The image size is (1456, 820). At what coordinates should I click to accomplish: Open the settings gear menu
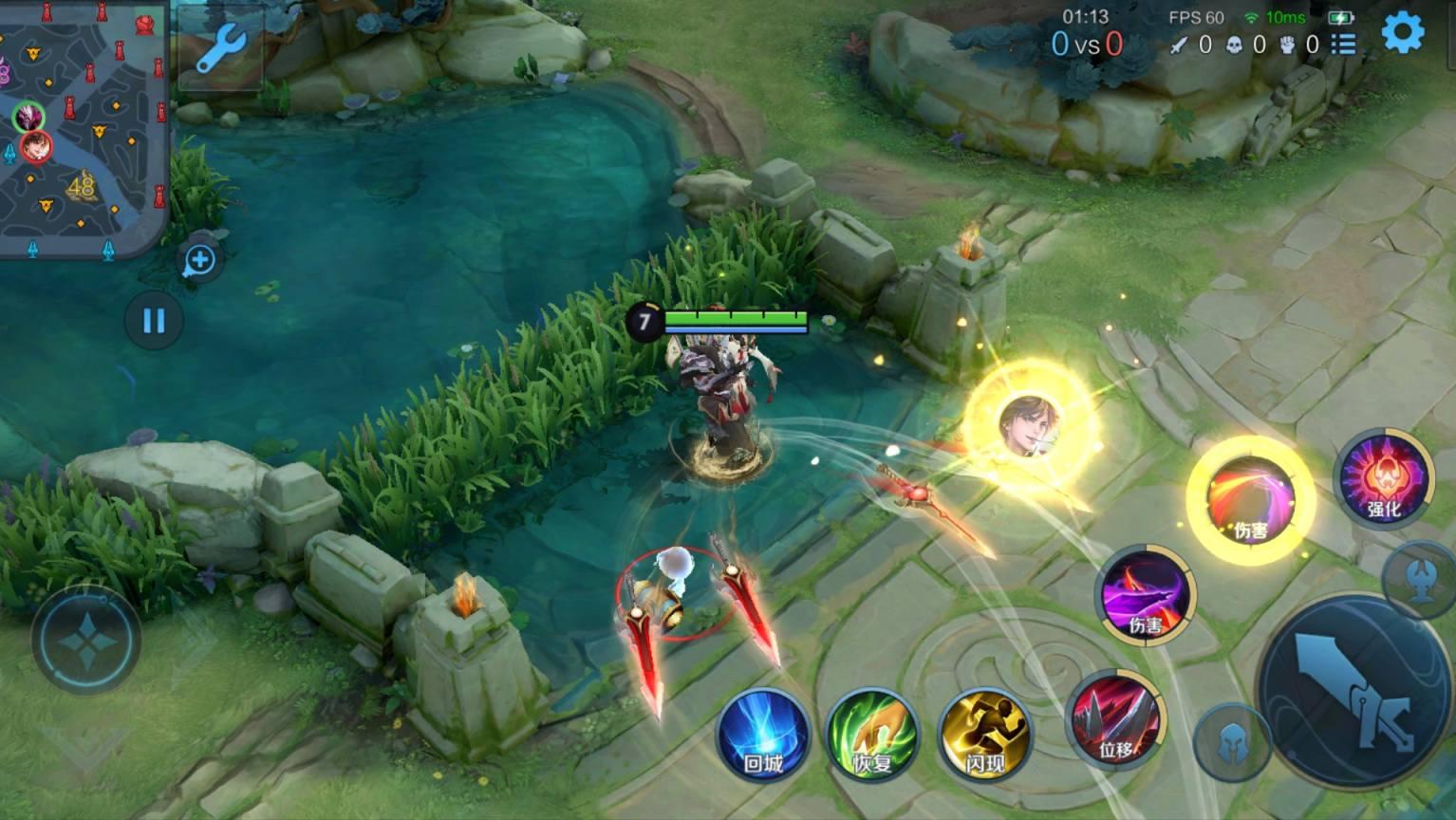tap(1402, 33)
